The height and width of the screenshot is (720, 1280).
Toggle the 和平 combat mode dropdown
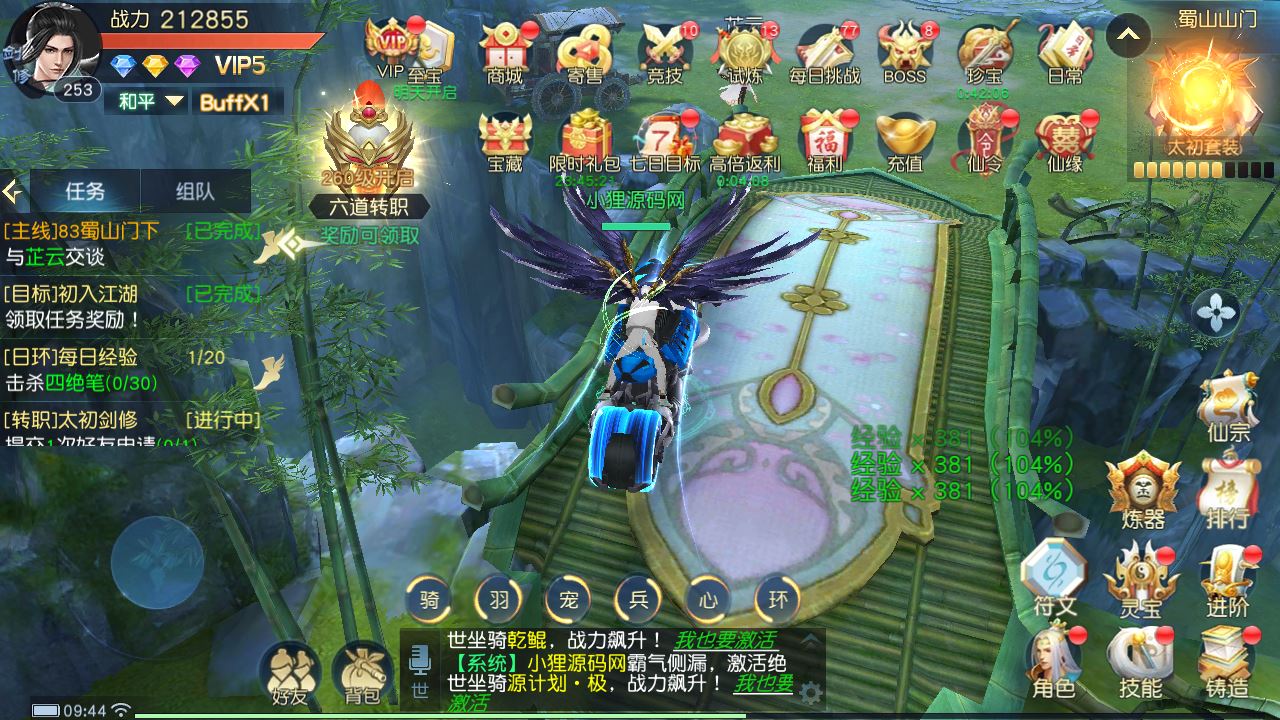click(151, 101)
